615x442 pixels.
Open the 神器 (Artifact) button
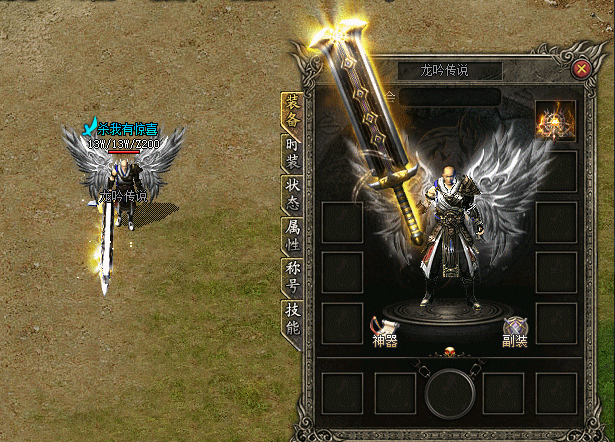(x=385, y=331)
